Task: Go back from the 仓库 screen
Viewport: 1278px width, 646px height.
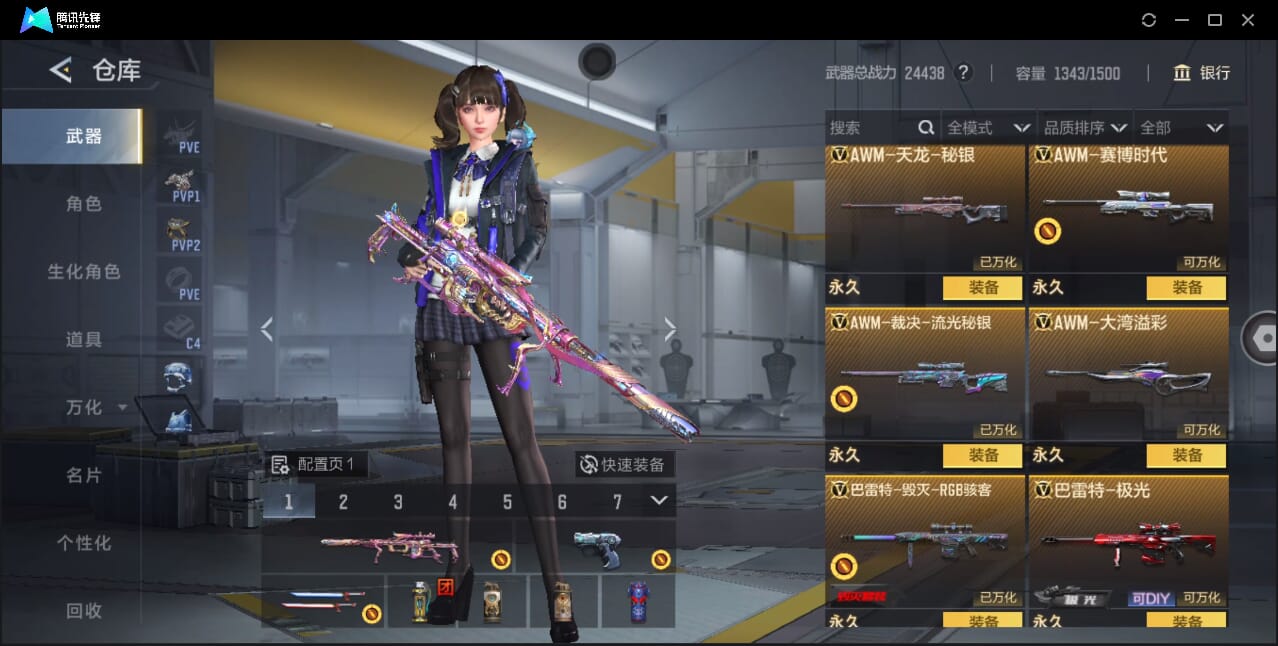Action: coord(61,70)
